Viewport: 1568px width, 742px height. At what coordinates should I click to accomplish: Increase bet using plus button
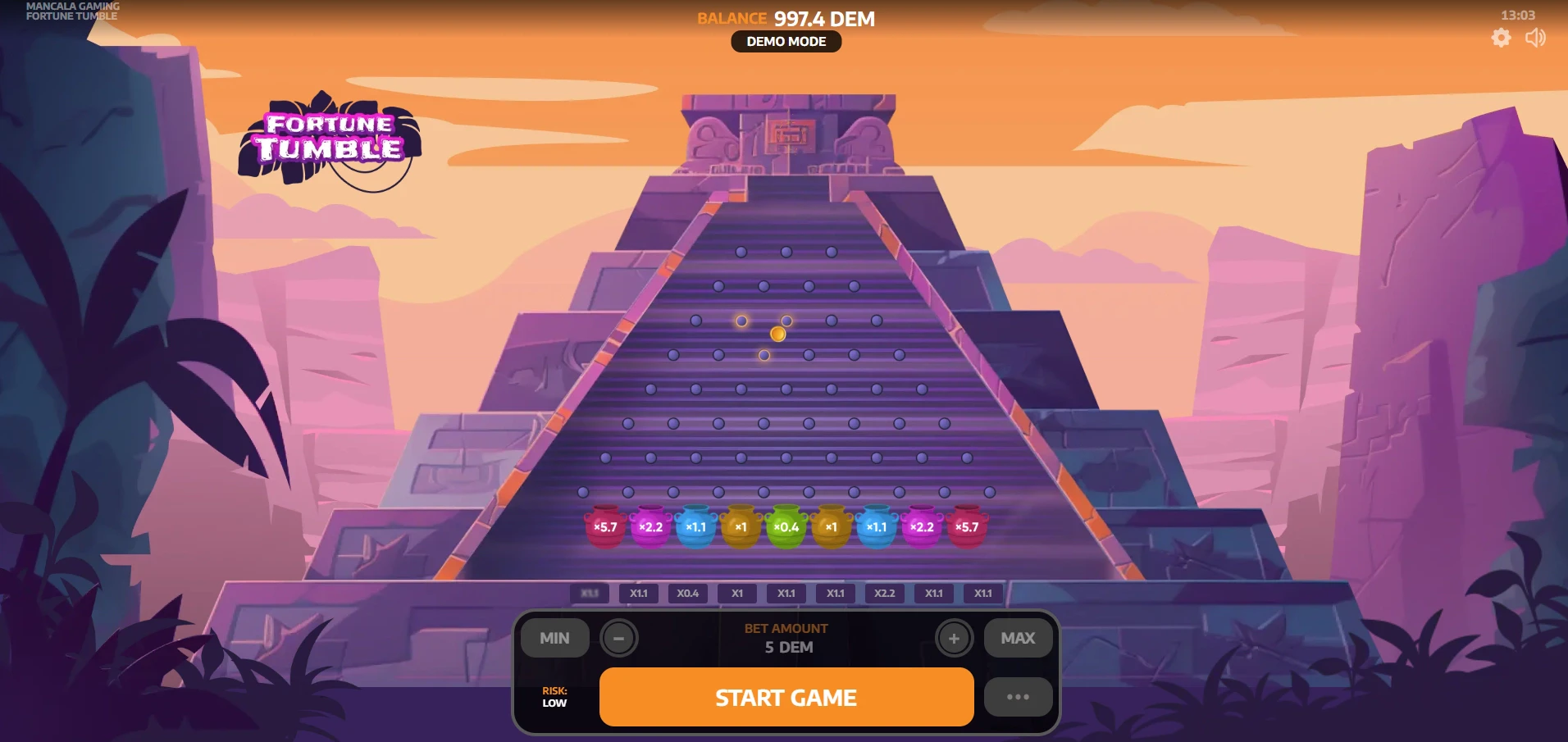954,638
